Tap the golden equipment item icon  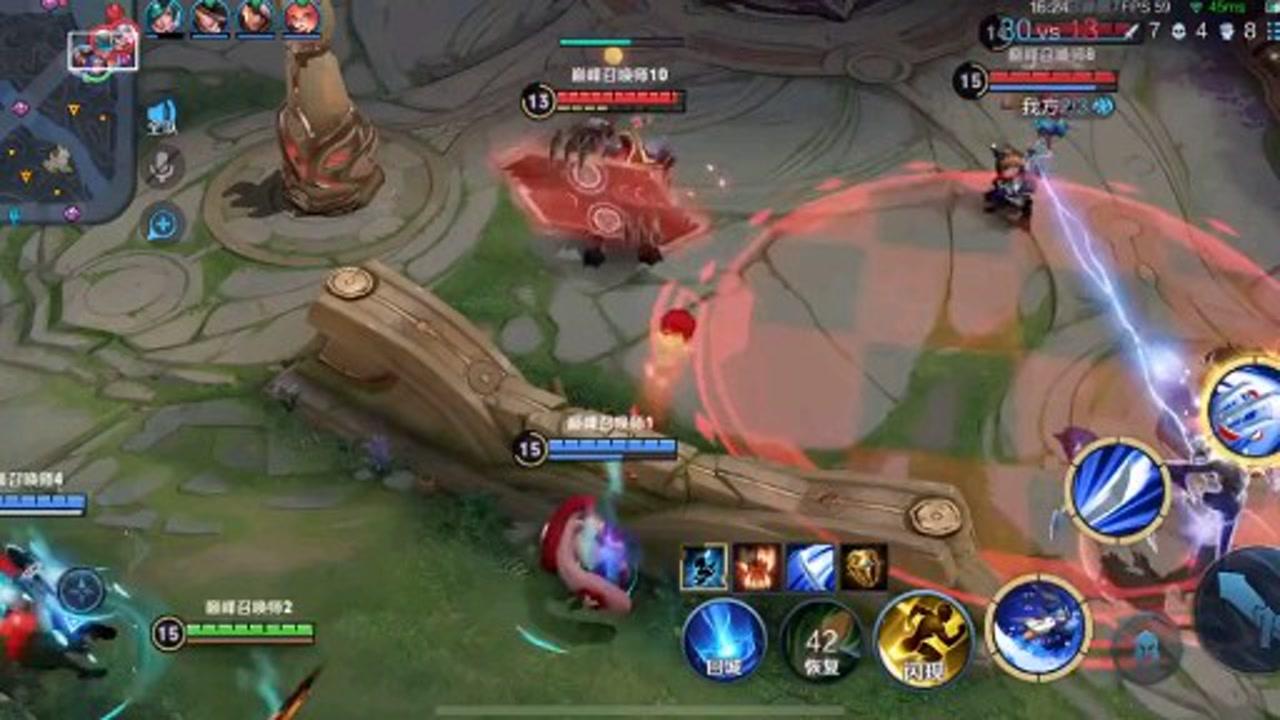coord(861,567)
